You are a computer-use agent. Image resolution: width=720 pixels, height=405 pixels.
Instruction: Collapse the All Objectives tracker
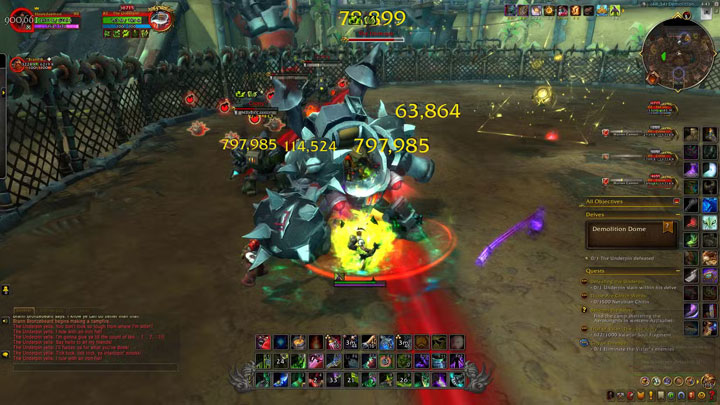(x=677, y=201)
